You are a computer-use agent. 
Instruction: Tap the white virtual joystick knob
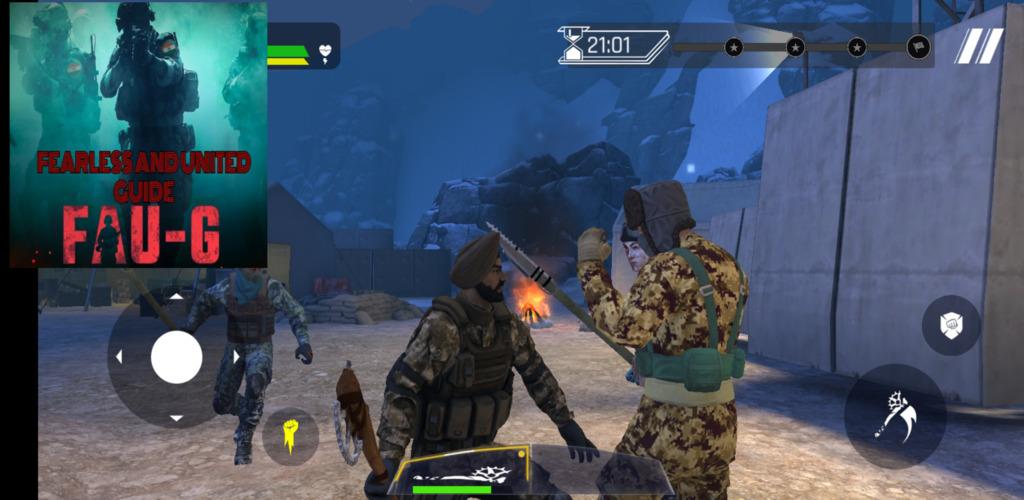click(x=177, y=357)
